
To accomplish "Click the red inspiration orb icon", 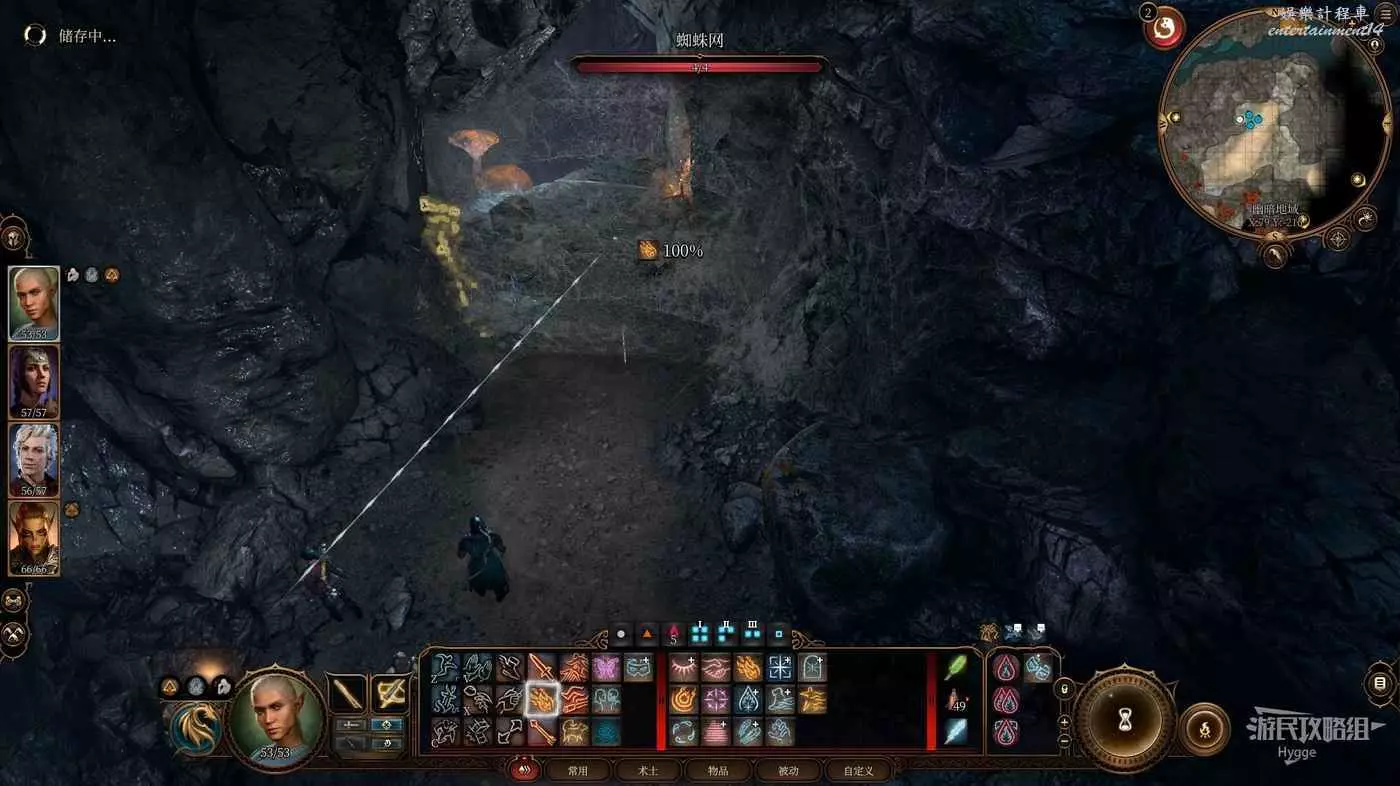I will 1165,29.
